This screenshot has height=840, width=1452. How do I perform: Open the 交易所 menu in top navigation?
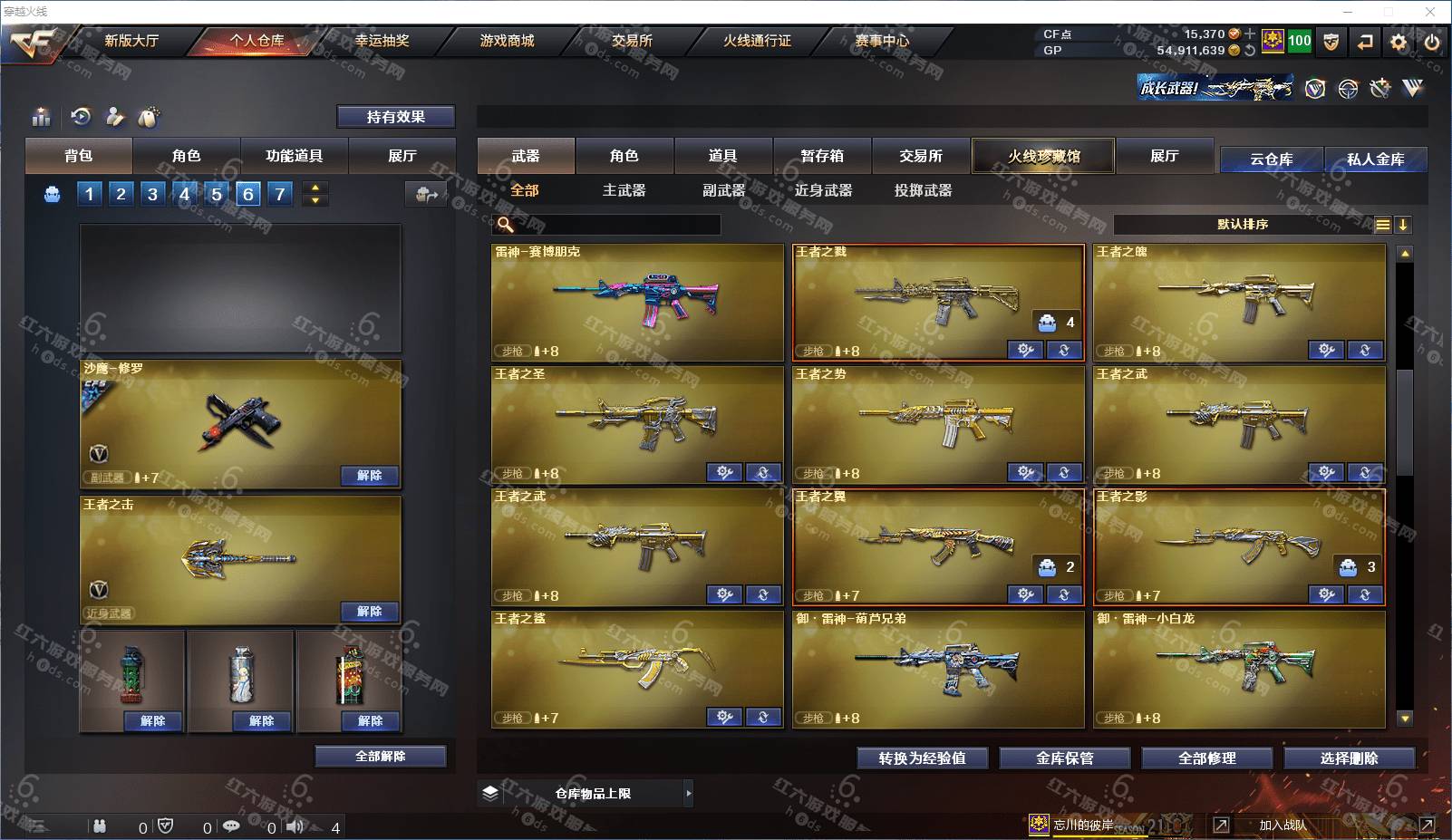point(632,41)
